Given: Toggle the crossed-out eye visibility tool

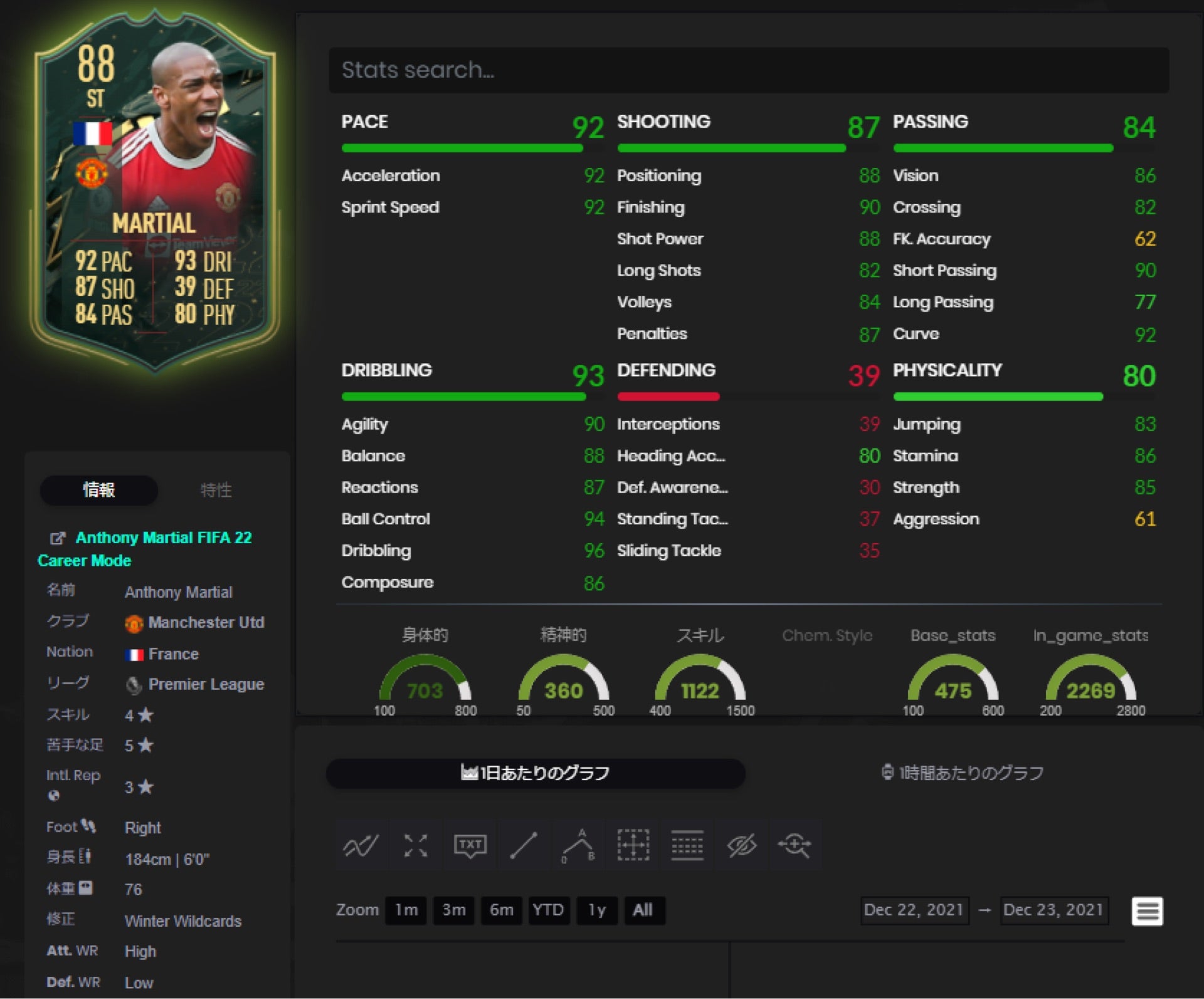Looking at the screenshot, I should click(741, 845).
